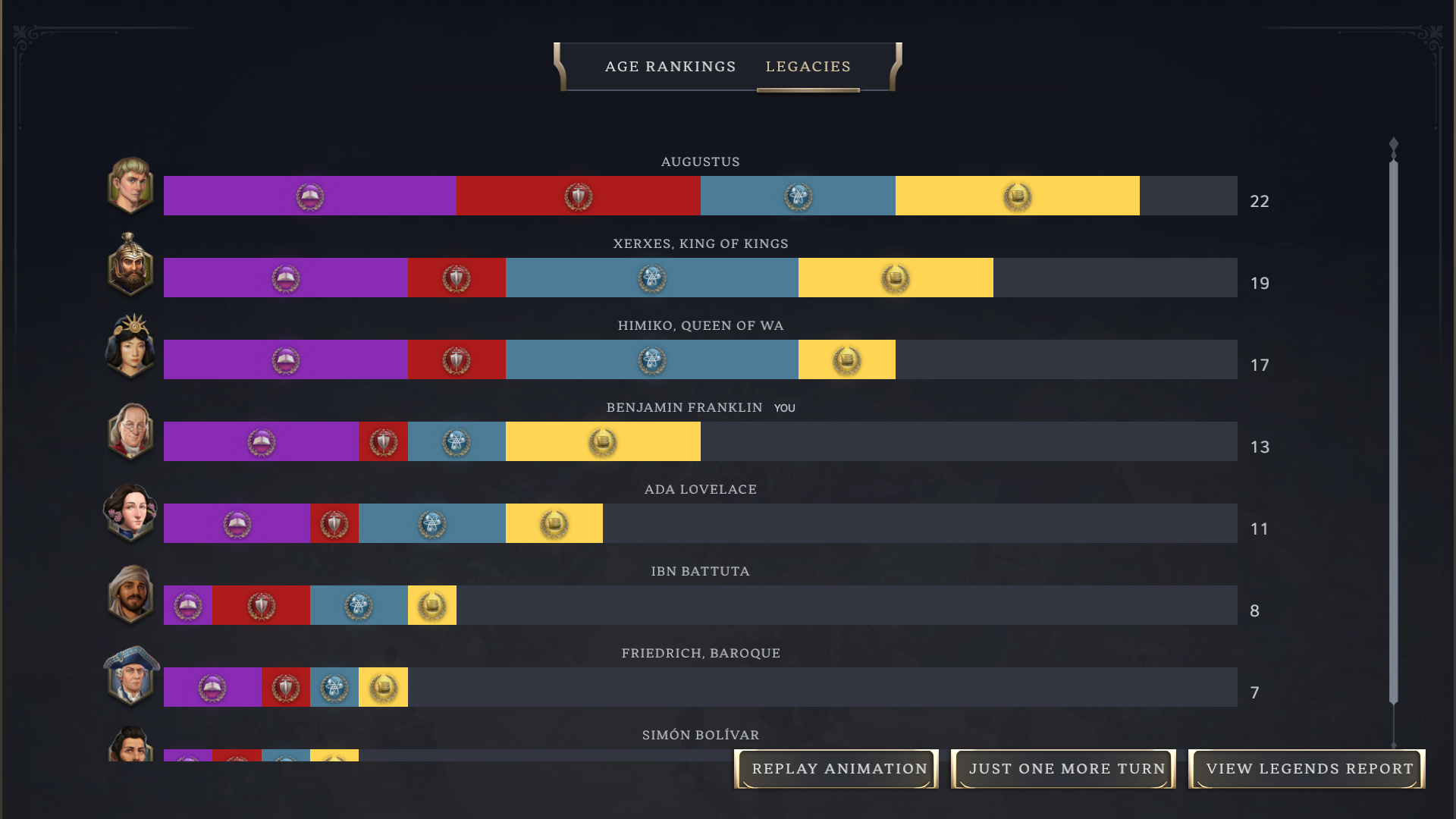Open the View Legends Report screen

pyautogui.click(x=1306, y=768)
